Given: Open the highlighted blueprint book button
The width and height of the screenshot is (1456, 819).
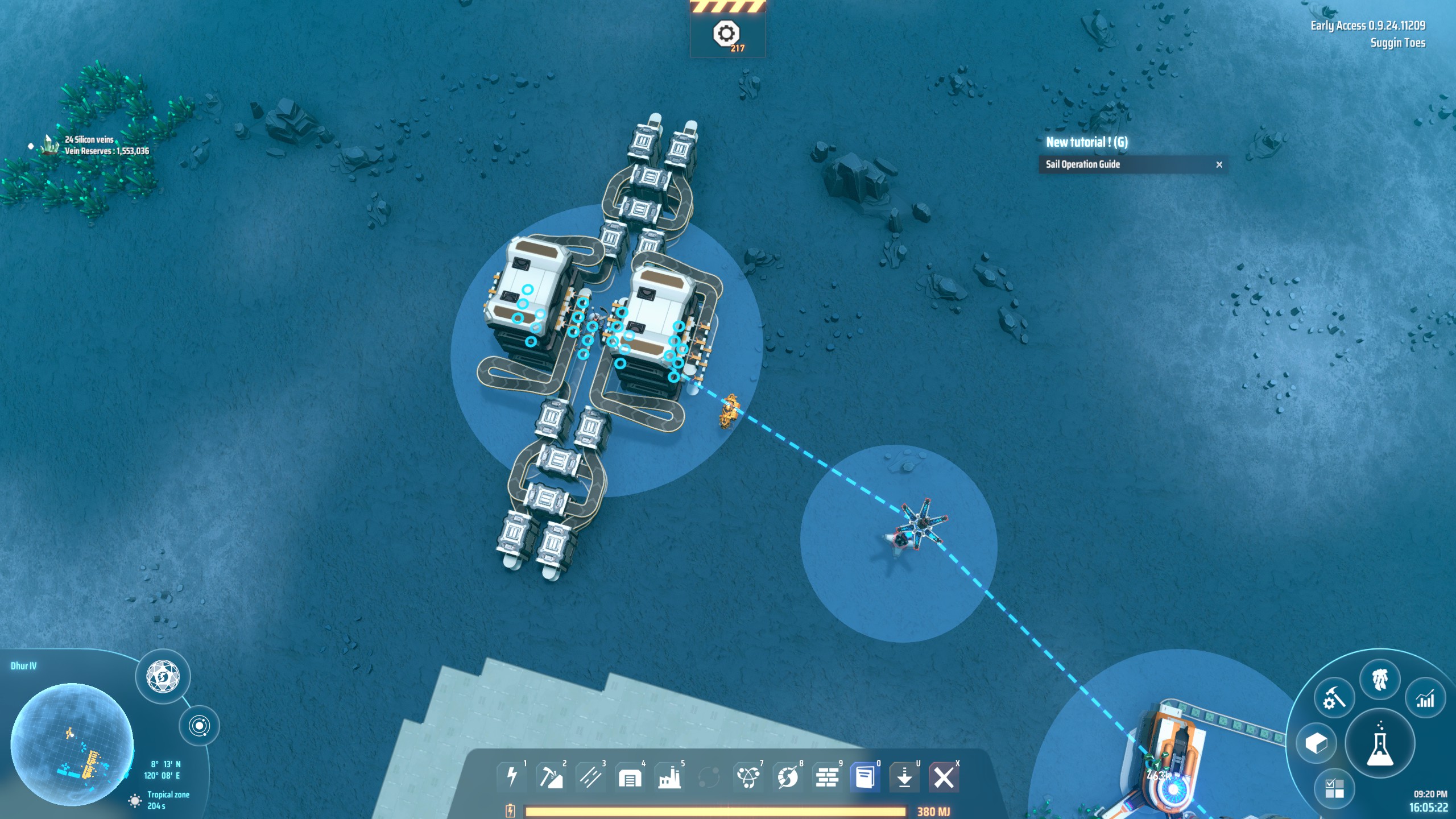Looking at the screenshot, I should coord(865,777).
